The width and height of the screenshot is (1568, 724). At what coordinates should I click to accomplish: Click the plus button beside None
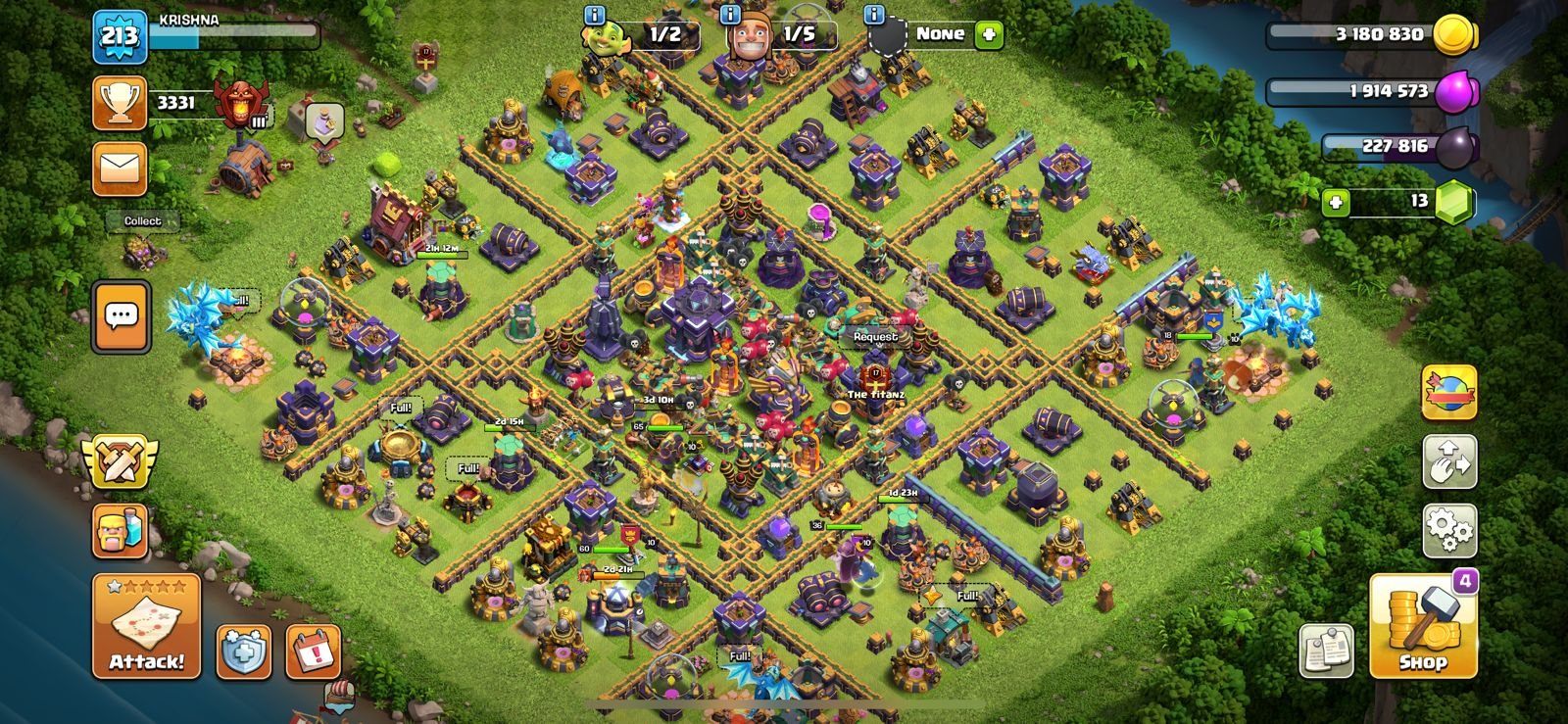(x=989, y=35)
